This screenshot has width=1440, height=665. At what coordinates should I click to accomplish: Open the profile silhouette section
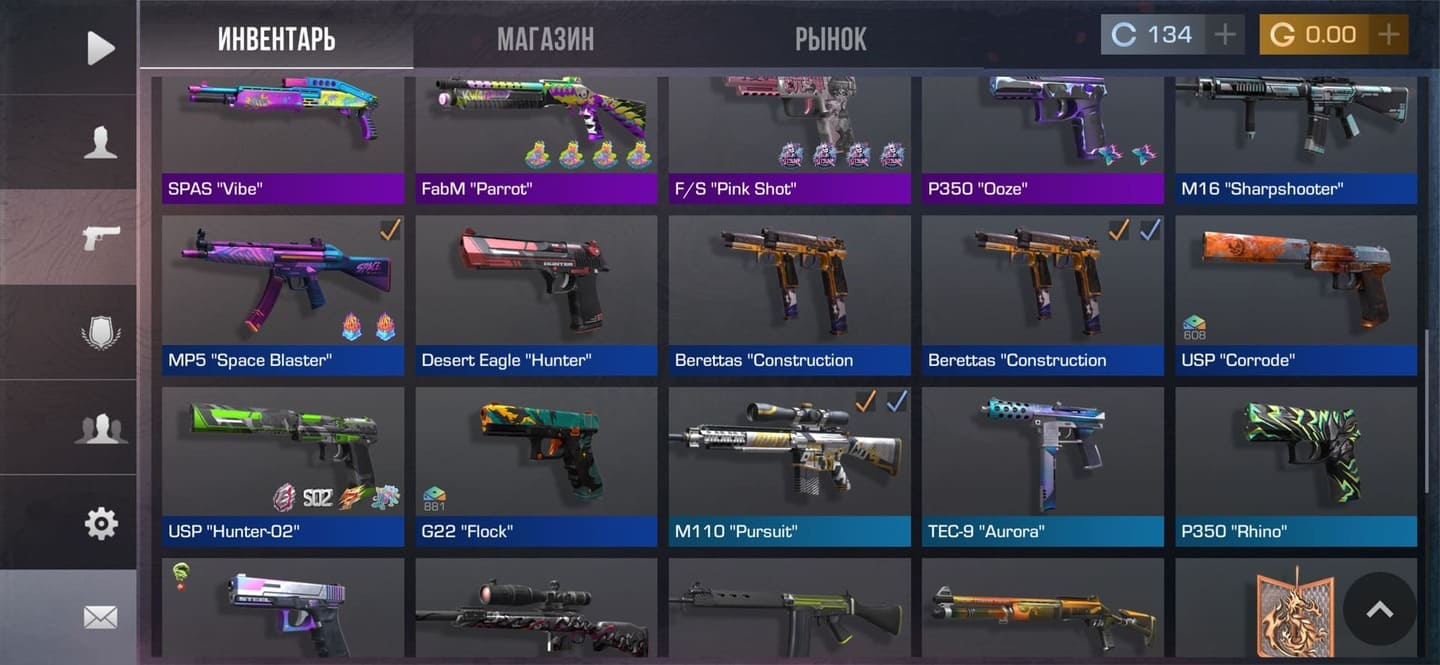(100, 142)
